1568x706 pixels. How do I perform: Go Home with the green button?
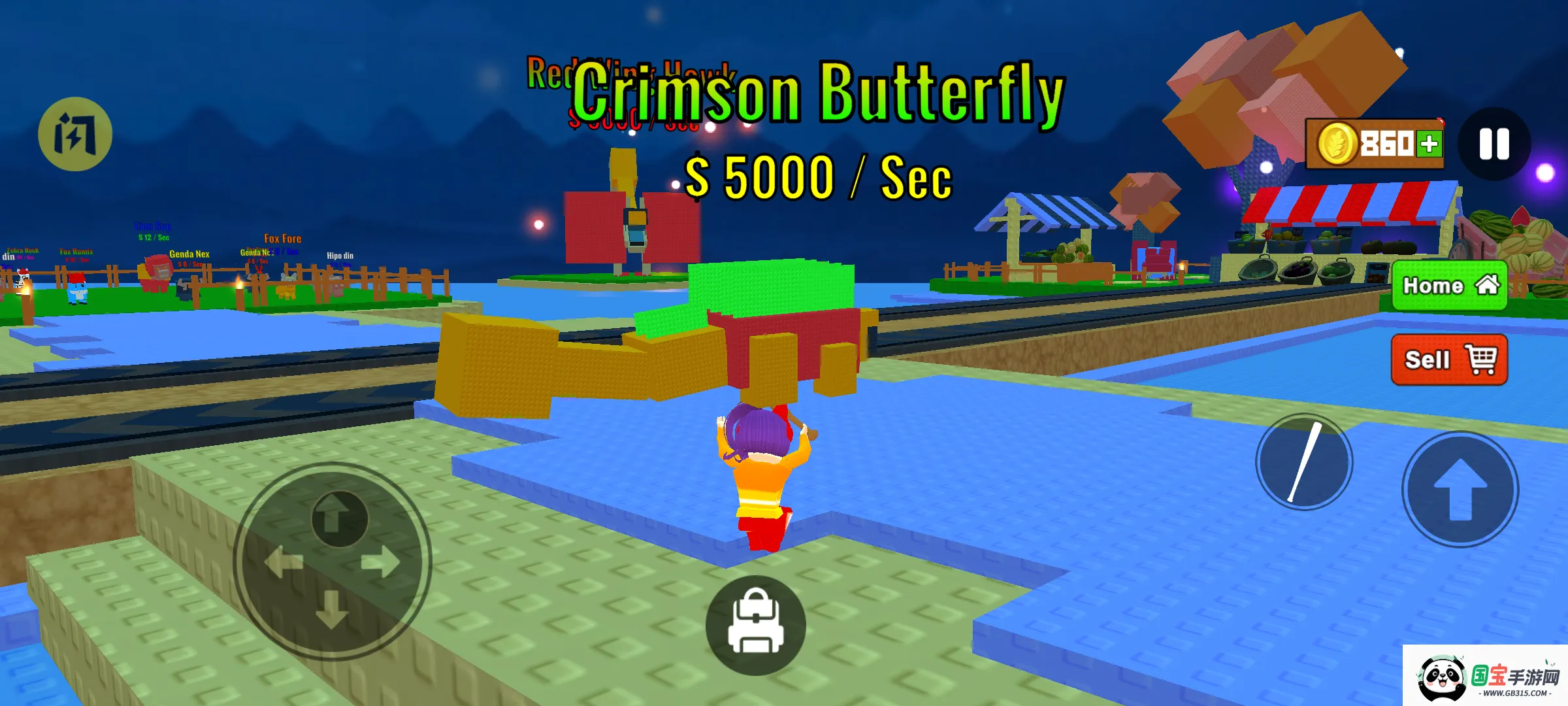coord(1449,286)
